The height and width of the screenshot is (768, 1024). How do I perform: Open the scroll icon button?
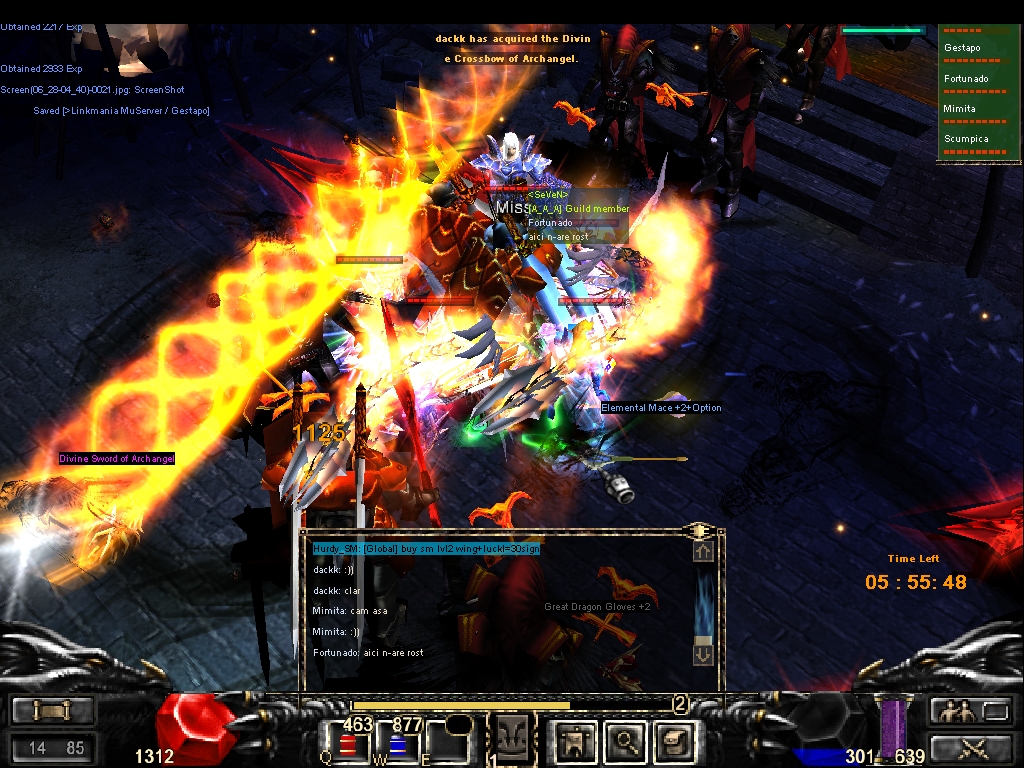coord(673,741)
